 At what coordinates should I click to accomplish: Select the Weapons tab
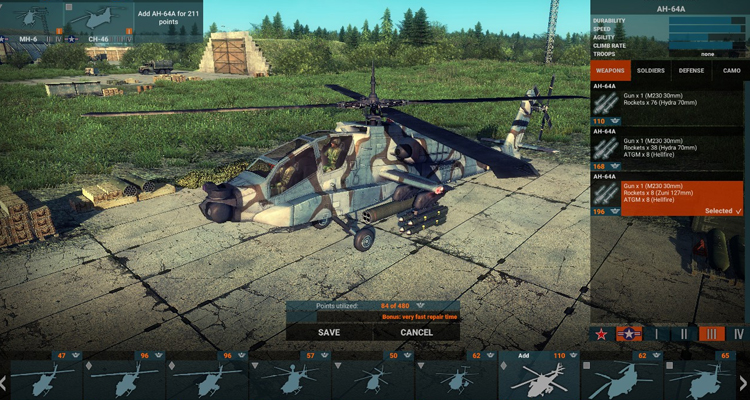coord(611,71)
